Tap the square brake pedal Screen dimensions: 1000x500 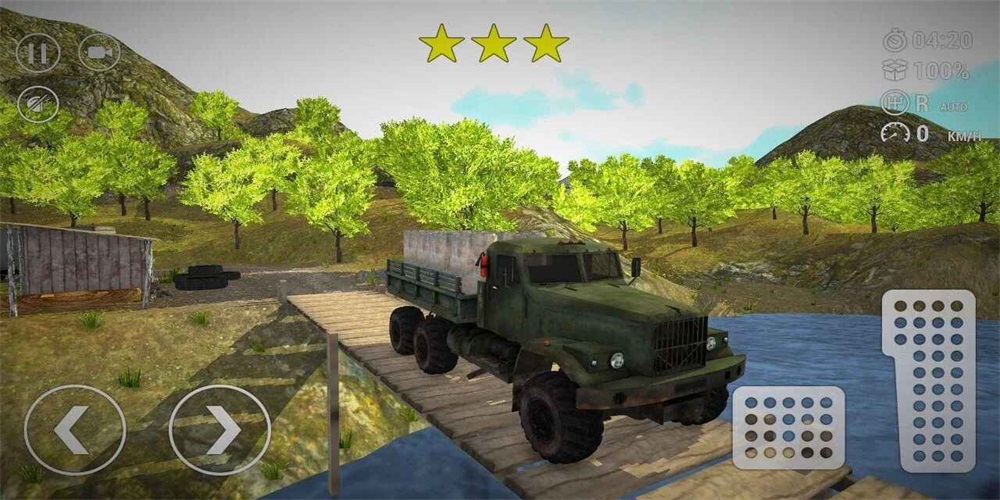tap(789, 428)
